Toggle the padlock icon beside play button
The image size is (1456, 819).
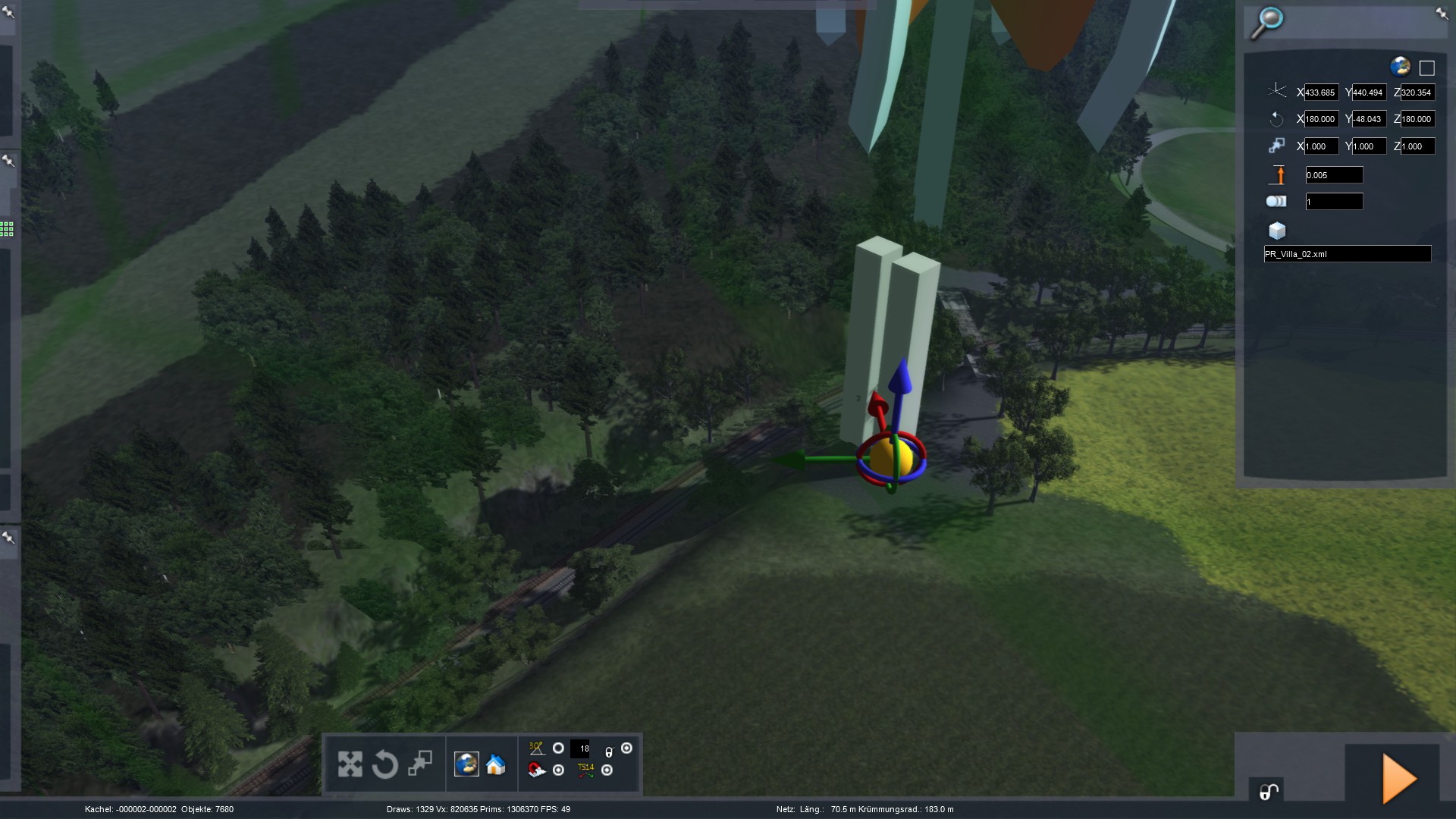pos(1269,792)
